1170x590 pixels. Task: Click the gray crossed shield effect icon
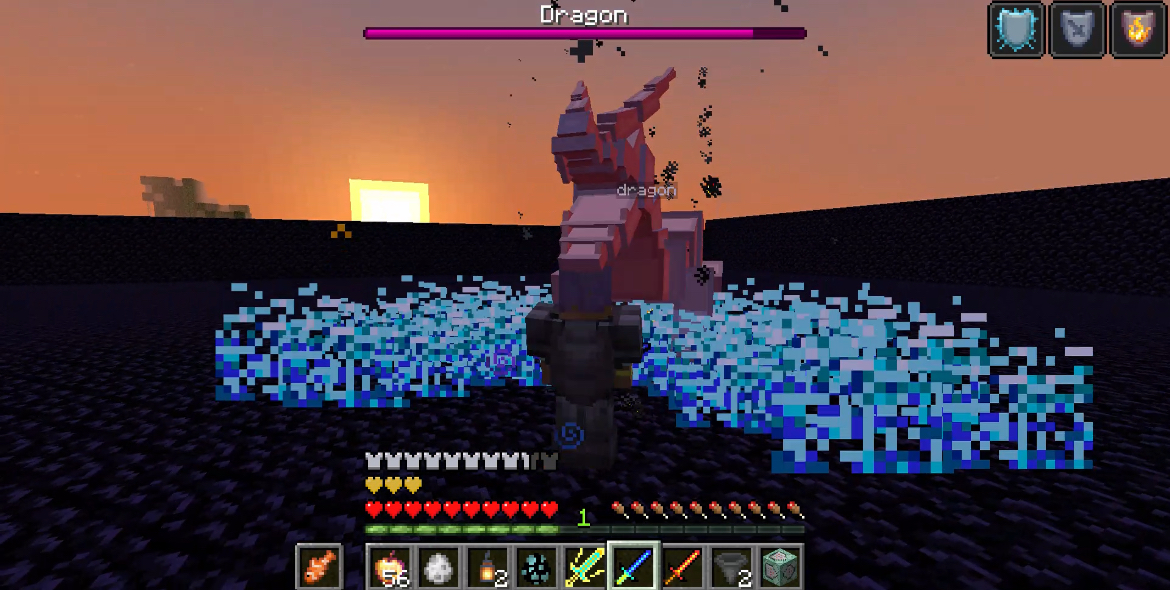click(x=1077, y=30)
